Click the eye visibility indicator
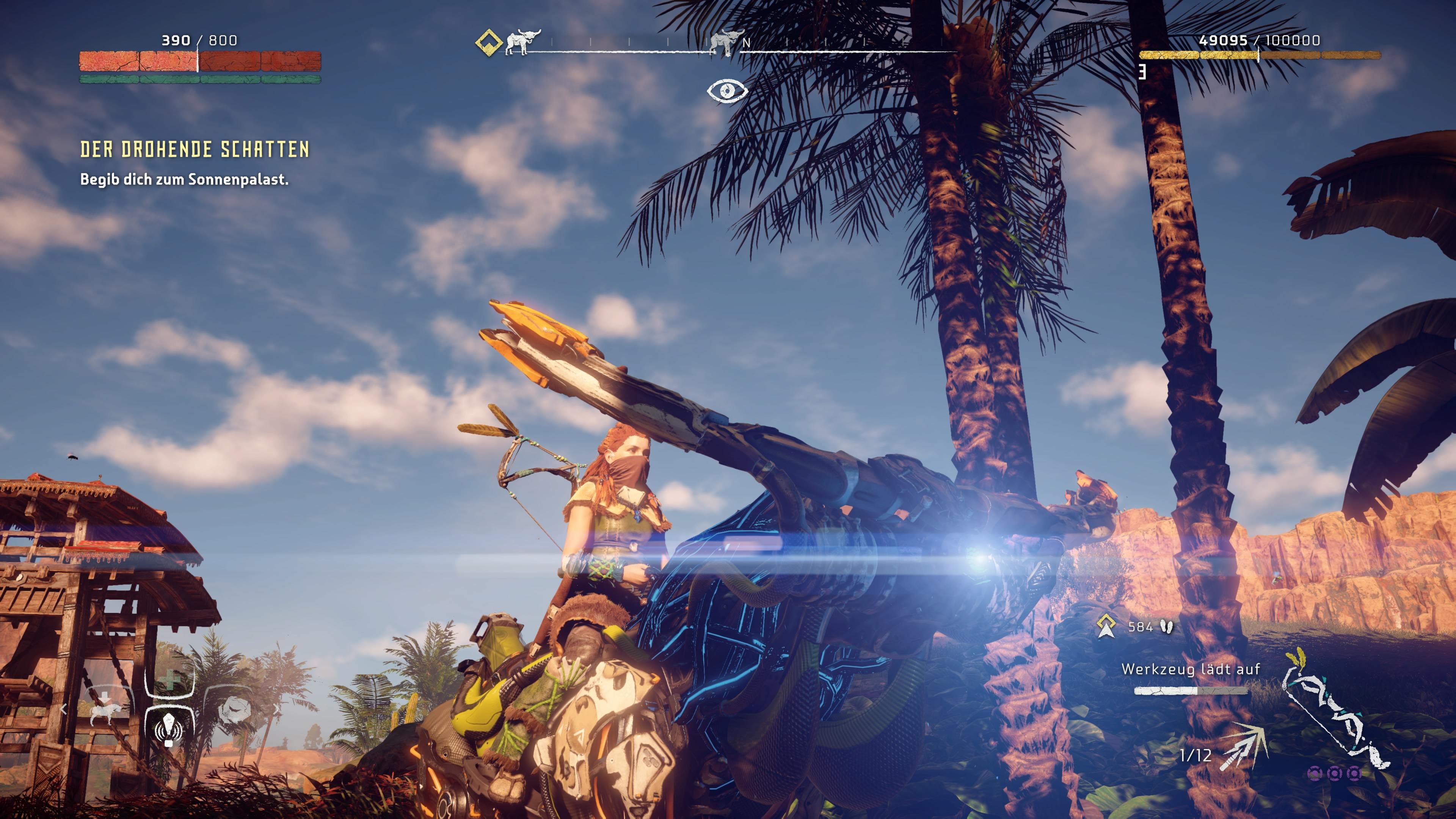 (x=728, y=91)
